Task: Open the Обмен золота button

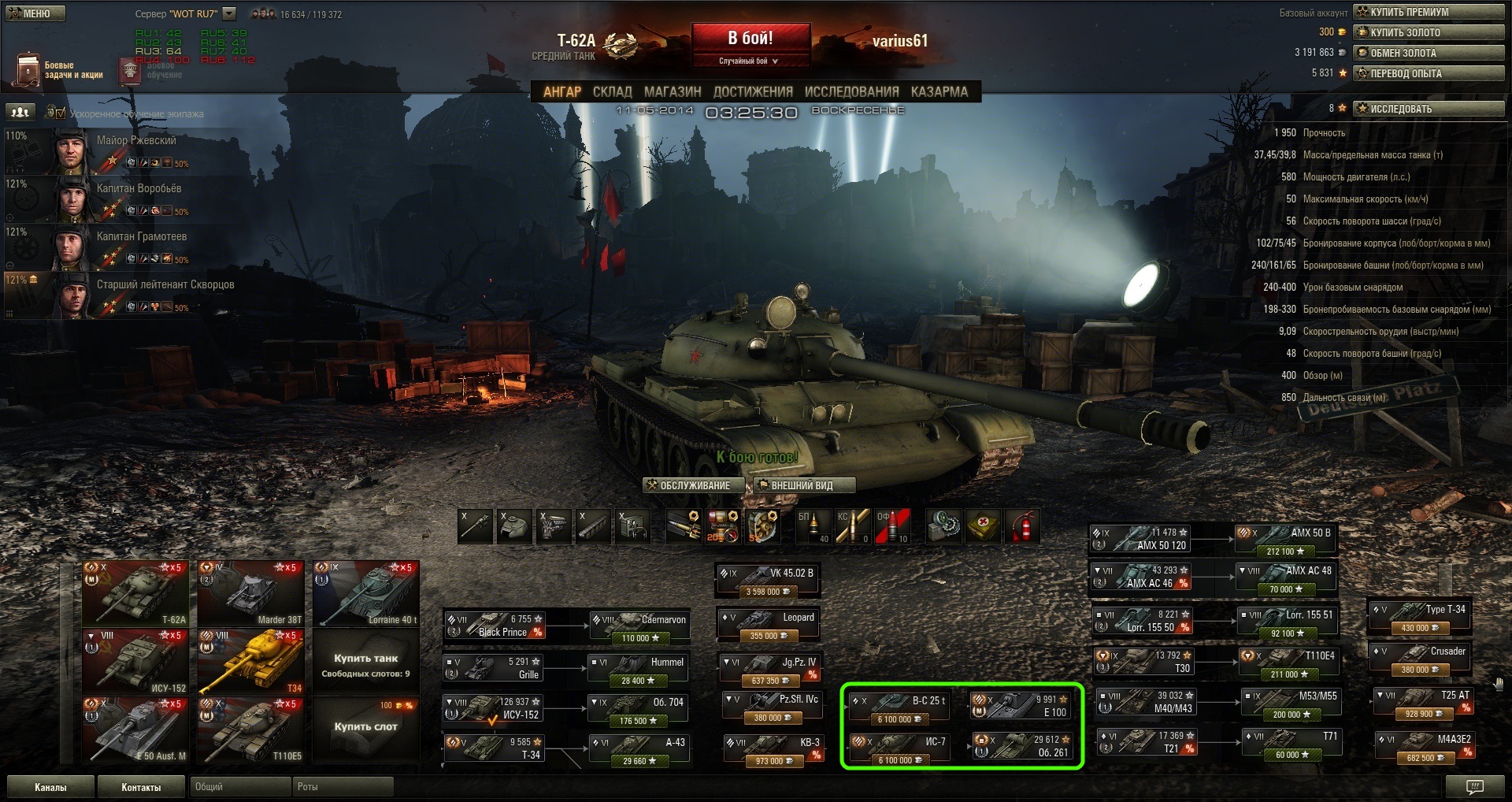Action: click(x=1429, y=53)
